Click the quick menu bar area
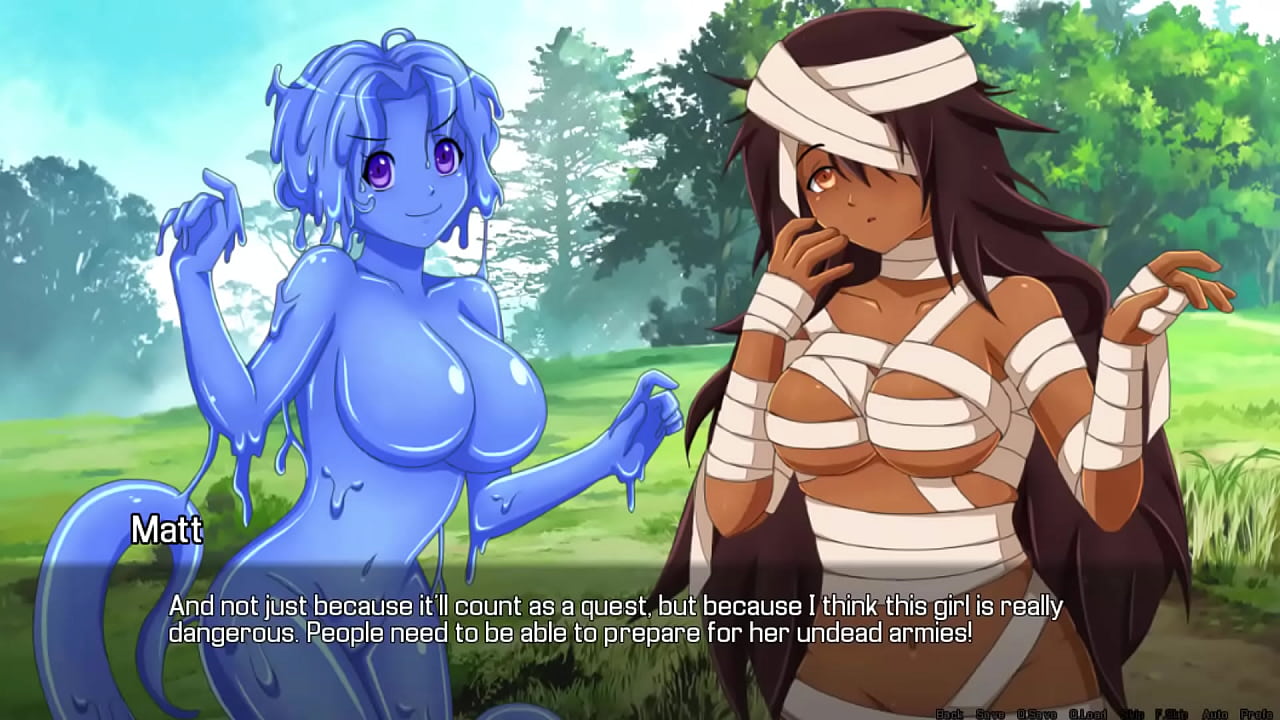This screenshot has height=720, width=1280. point(1100,713)
